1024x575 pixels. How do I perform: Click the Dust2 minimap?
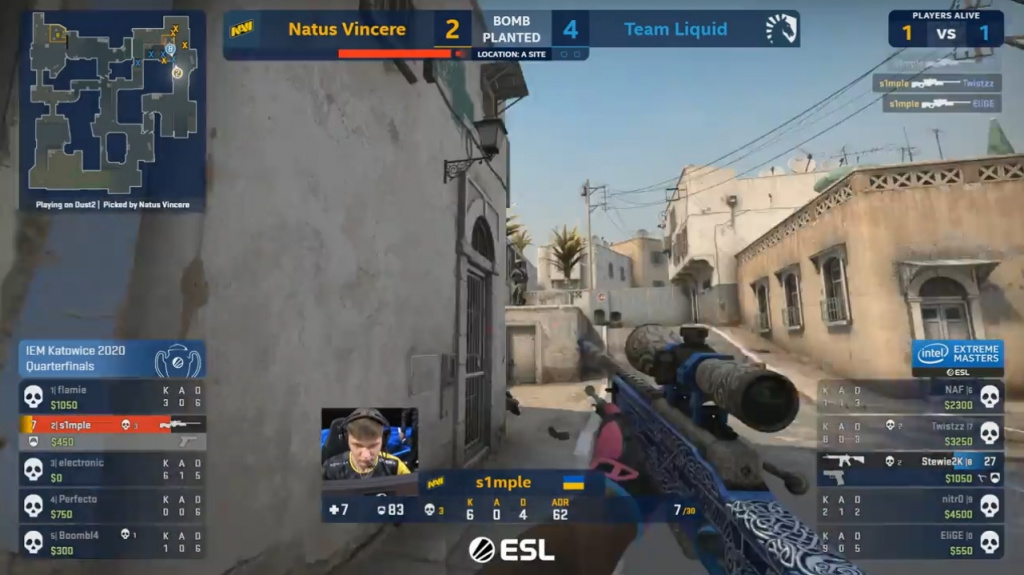[112, 103]
